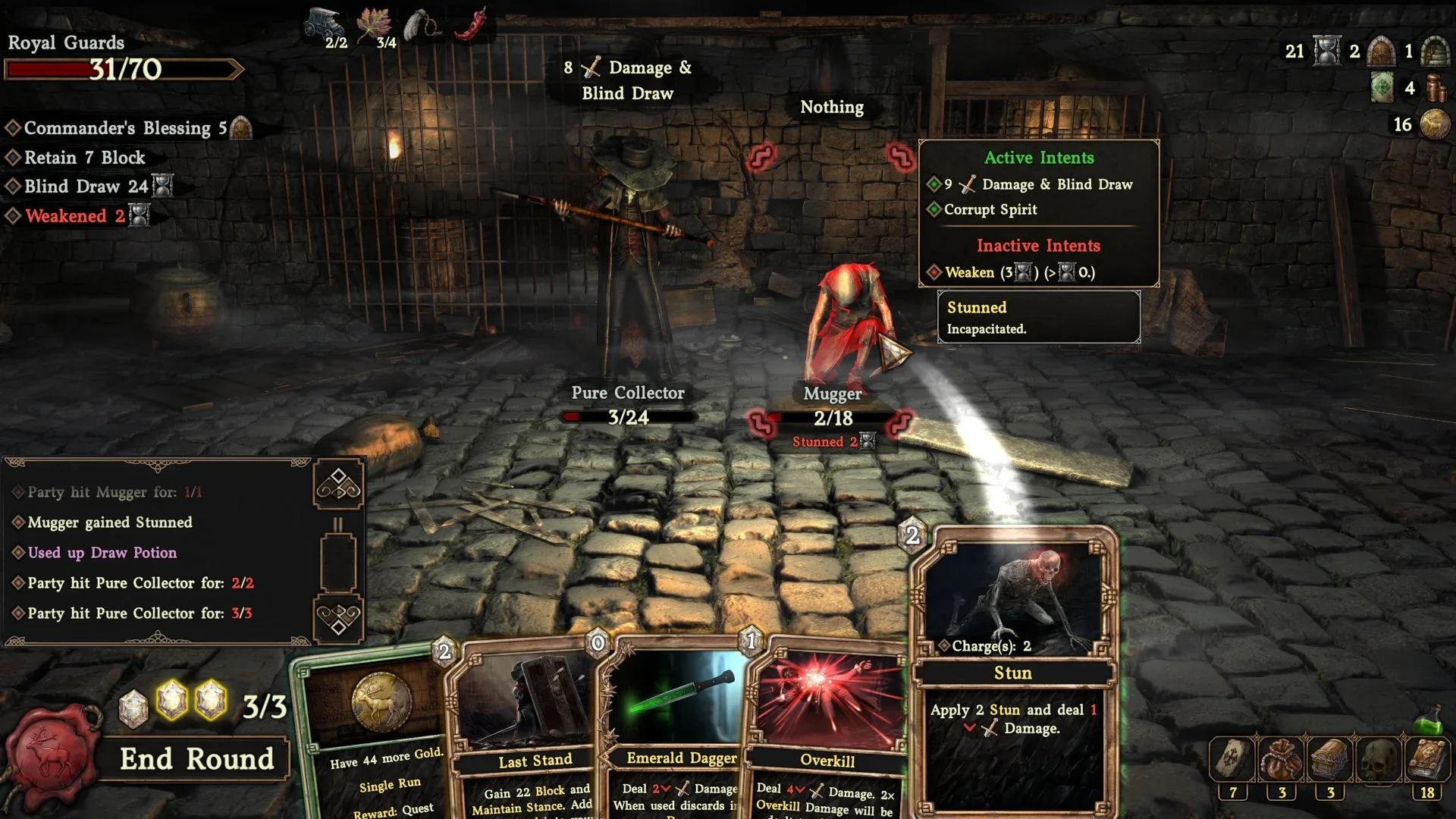This screenshot has height=819, width=1456.
Task: Select the Overkill card
Action: [x=827, y=760]
